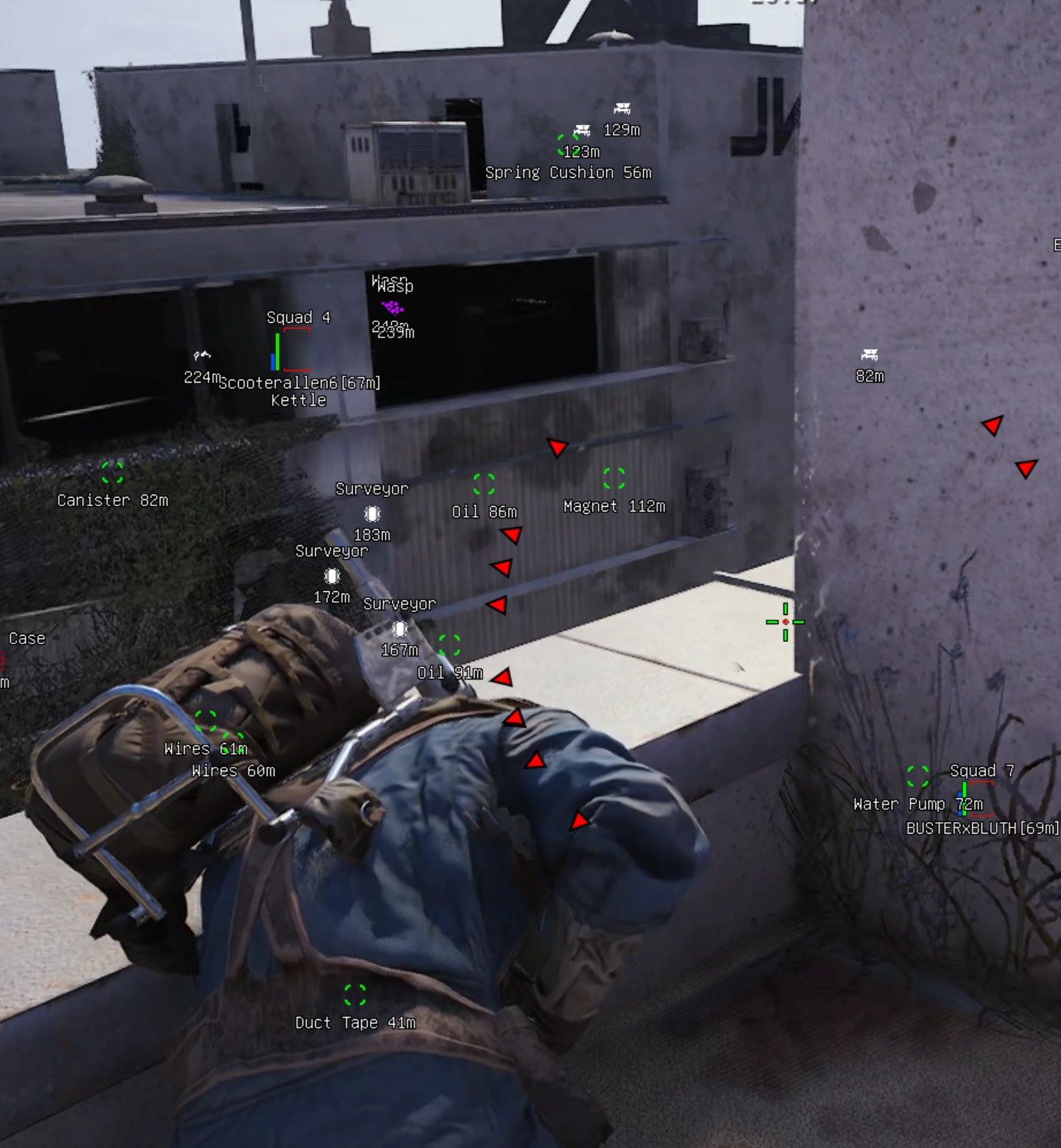Viewport: 1061px width, 1148px height.
Task: Select the Surveyor icon at 167m
Action: point(400,628)
